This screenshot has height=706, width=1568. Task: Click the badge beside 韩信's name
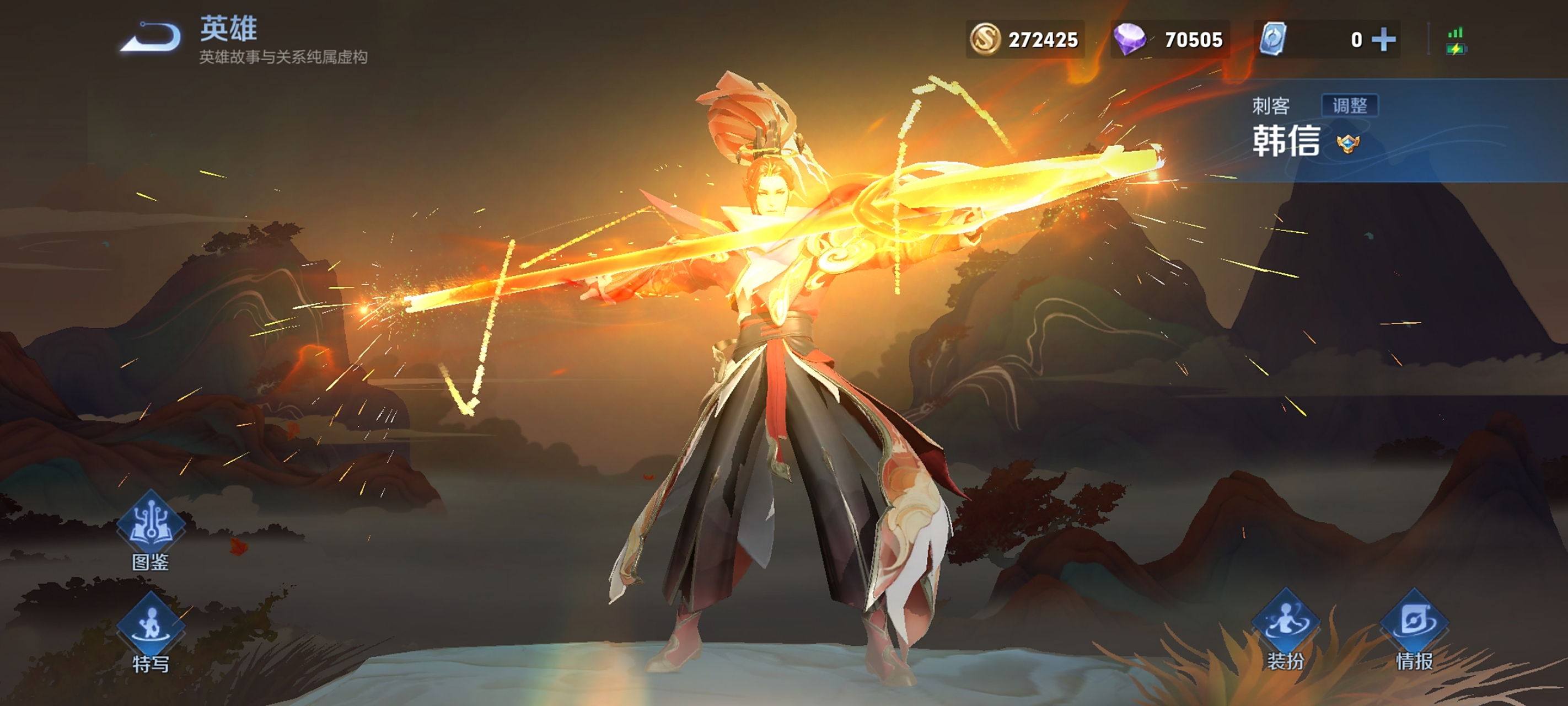tap(1347, 144)
